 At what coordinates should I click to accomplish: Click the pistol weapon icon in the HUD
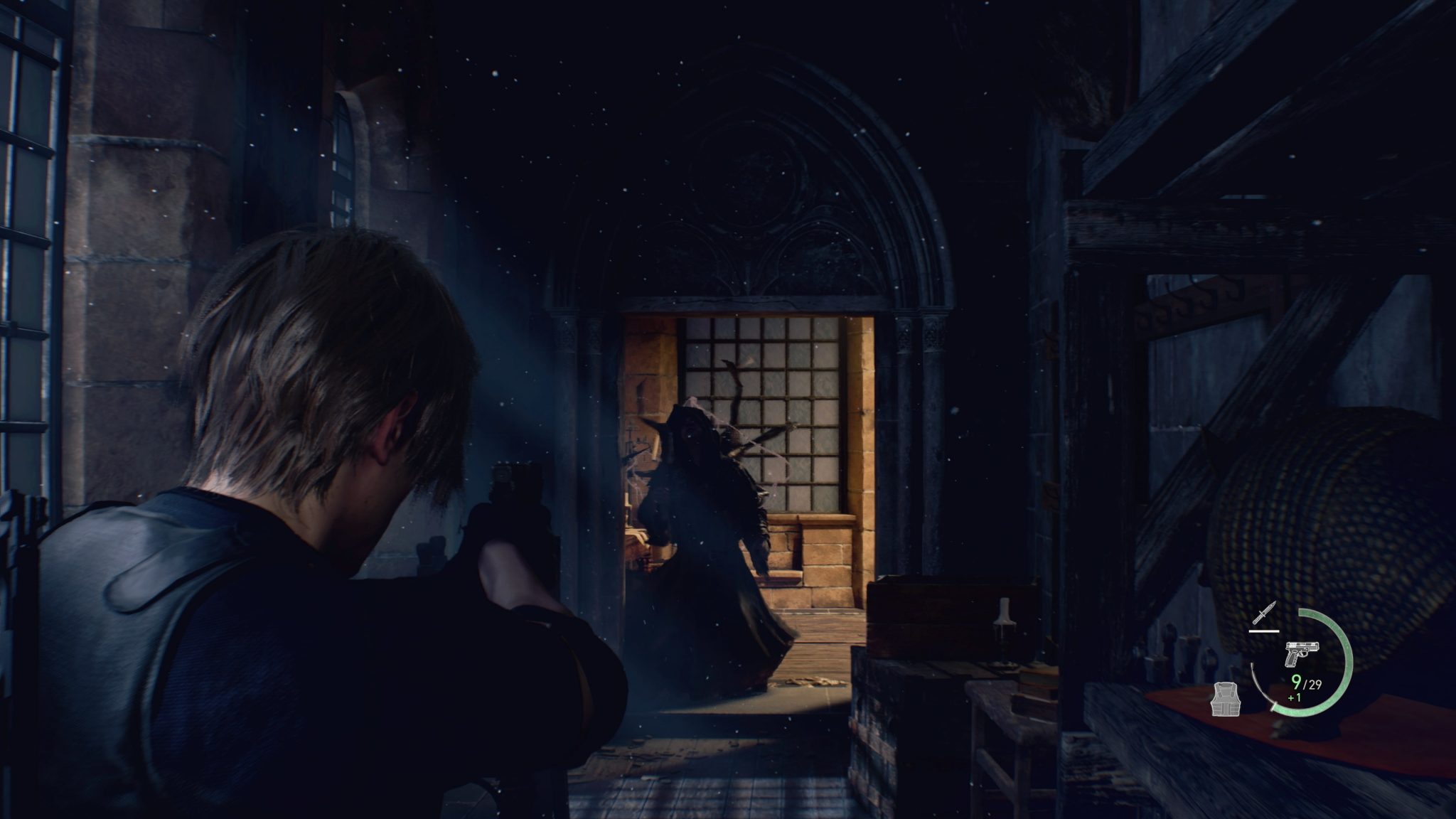tap(1302, 653)
